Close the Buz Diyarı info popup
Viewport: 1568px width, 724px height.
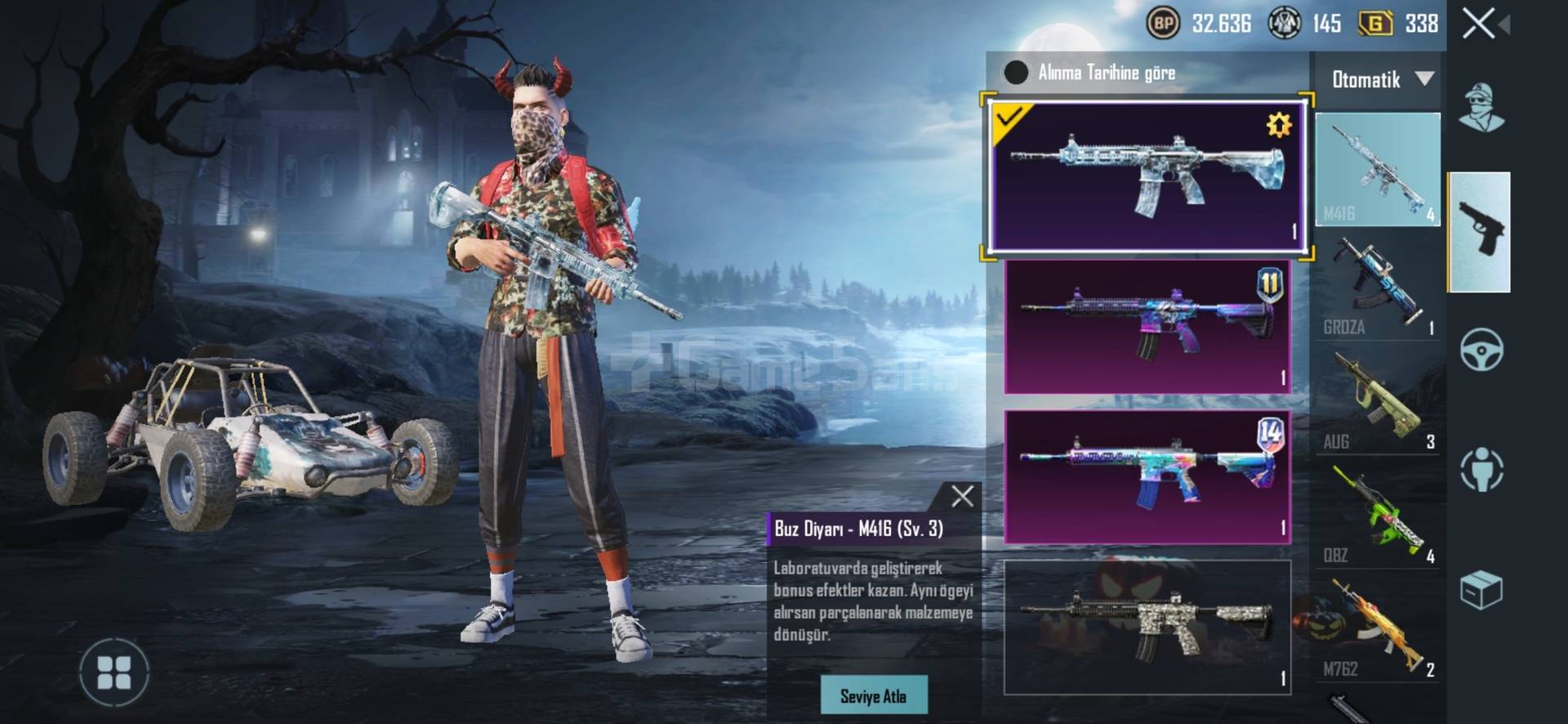[962, 496]
